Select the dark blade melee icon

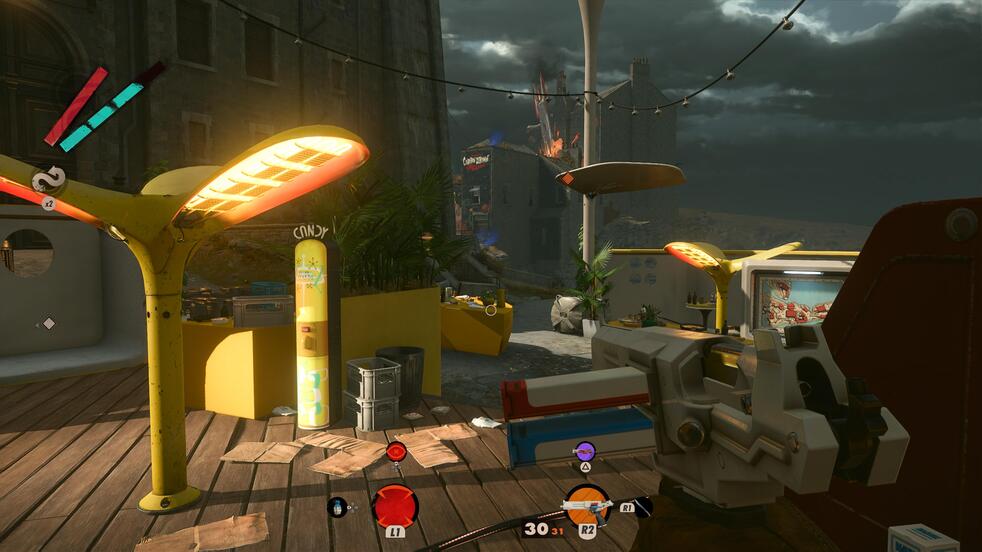pyautogui.click(x=641, y=507)
